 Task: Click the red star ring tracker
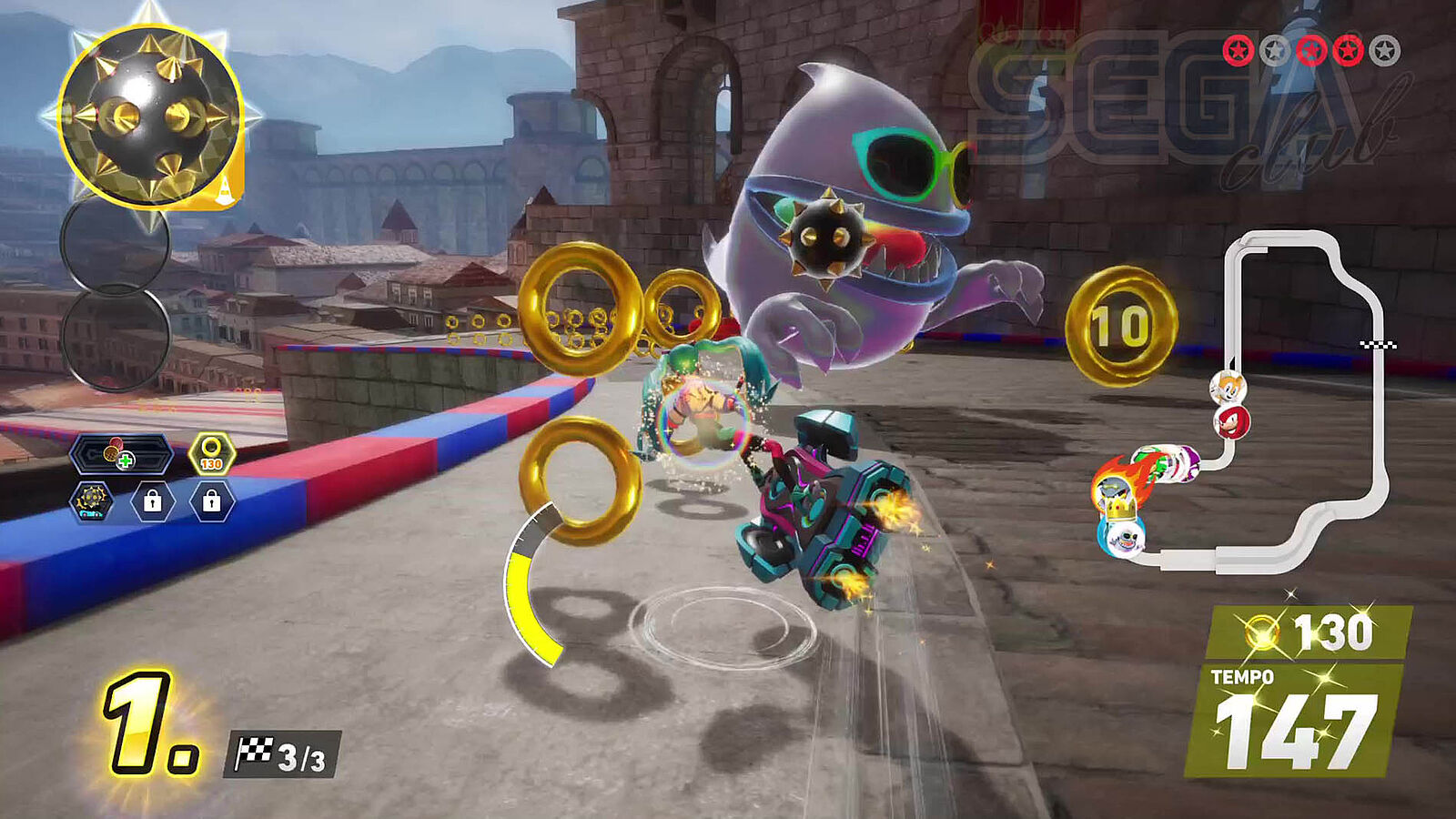tap(1310, 51)
